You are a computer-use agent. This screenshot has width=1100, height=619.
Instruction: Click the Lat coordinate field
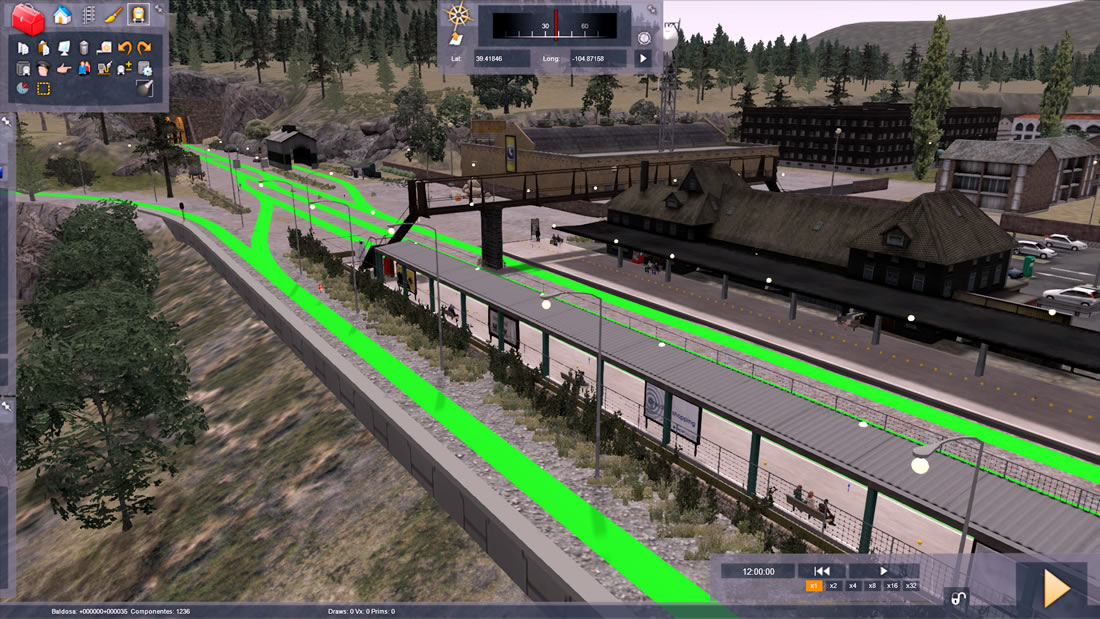point(502,59)
